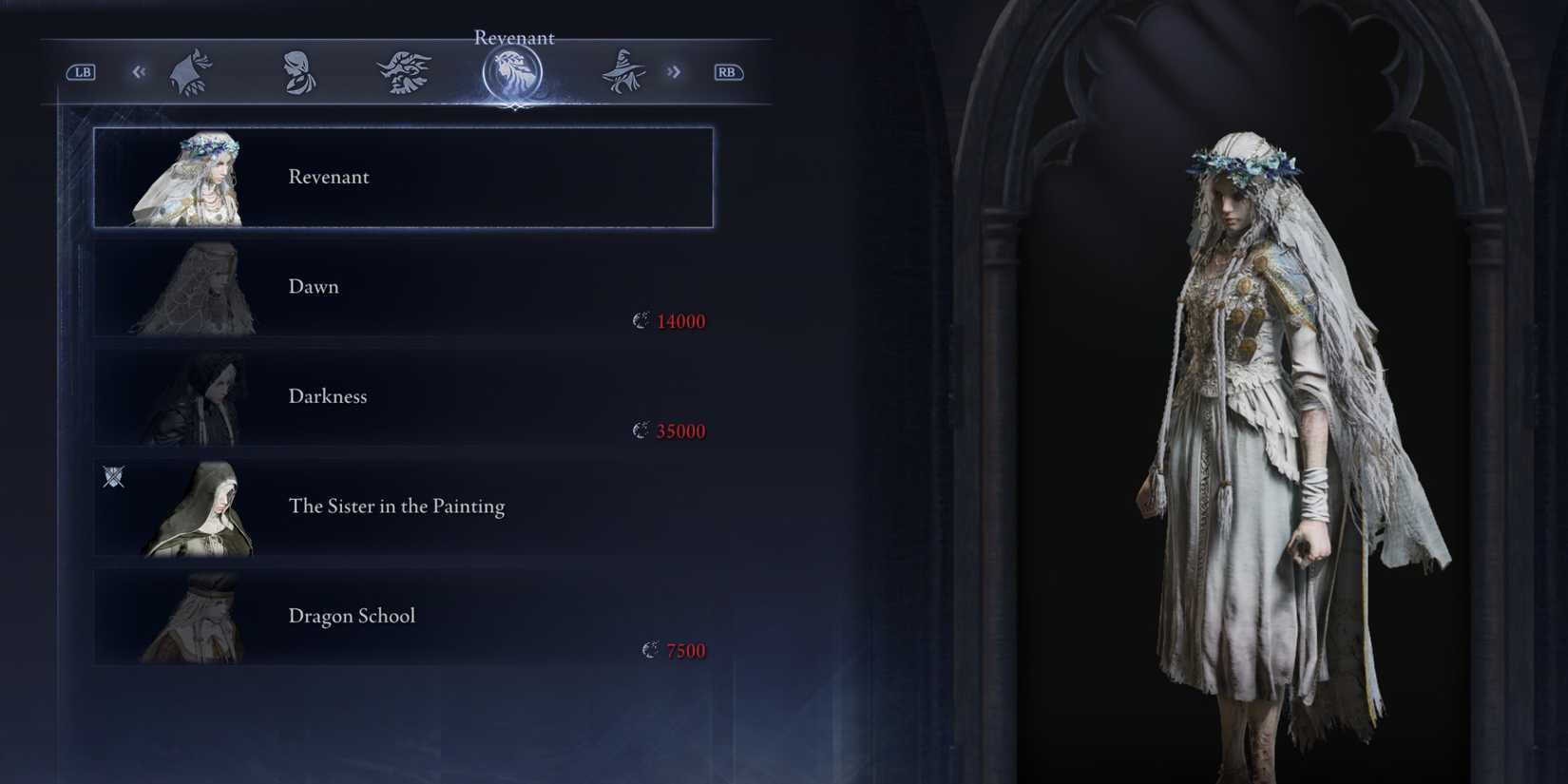Expand previous categories with the left double-arrow
Viewport: 1568px width, 784px height.
click(139, 71)
